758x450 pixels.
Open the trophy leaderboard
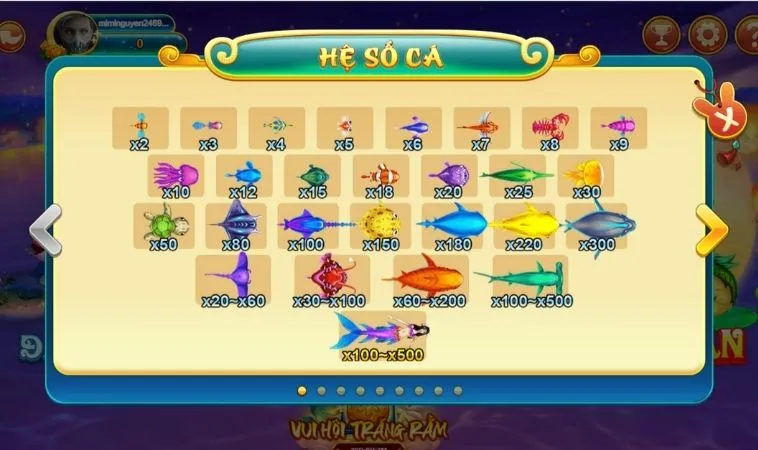point(660,35)
